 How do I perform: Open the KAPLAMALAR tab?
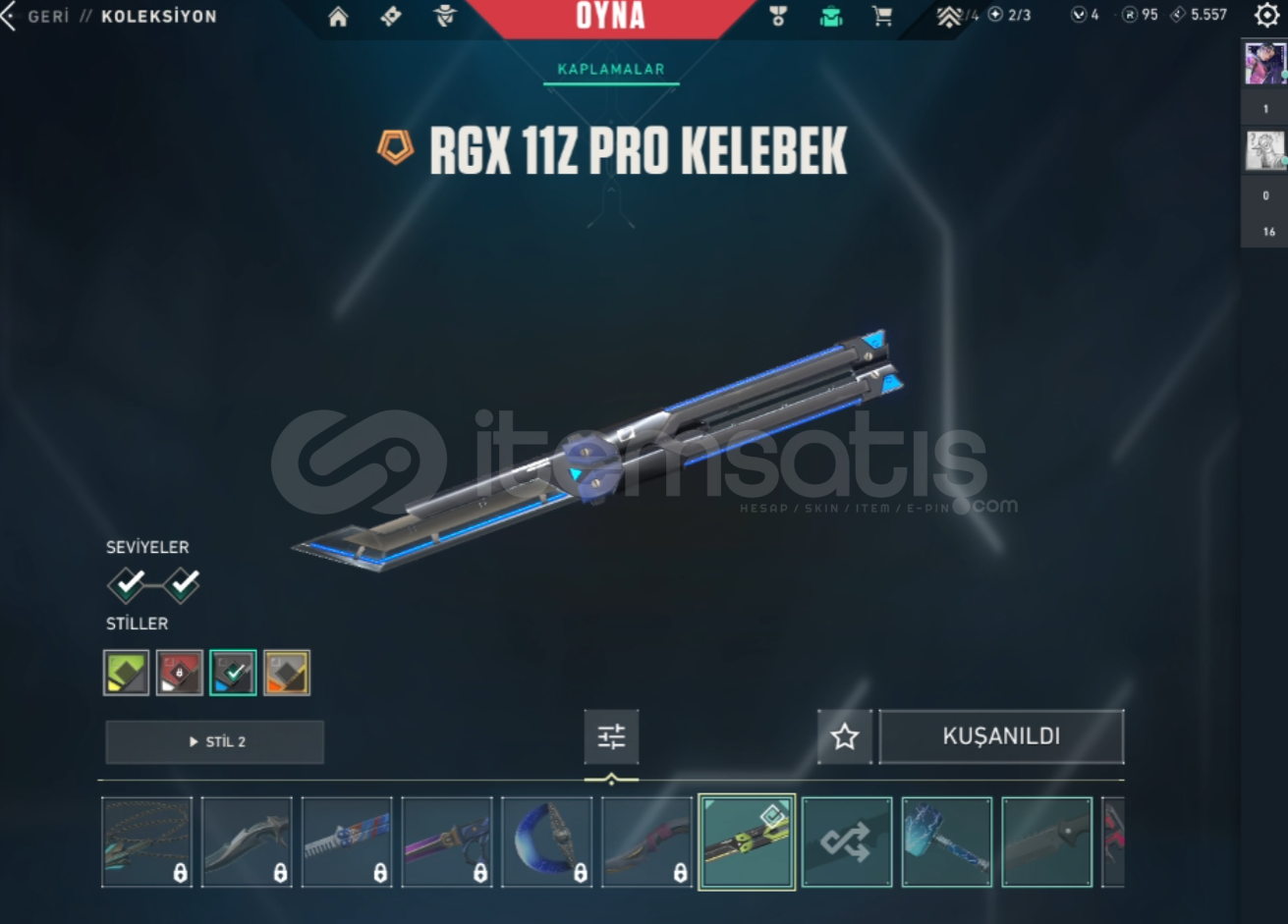point(611,69)
